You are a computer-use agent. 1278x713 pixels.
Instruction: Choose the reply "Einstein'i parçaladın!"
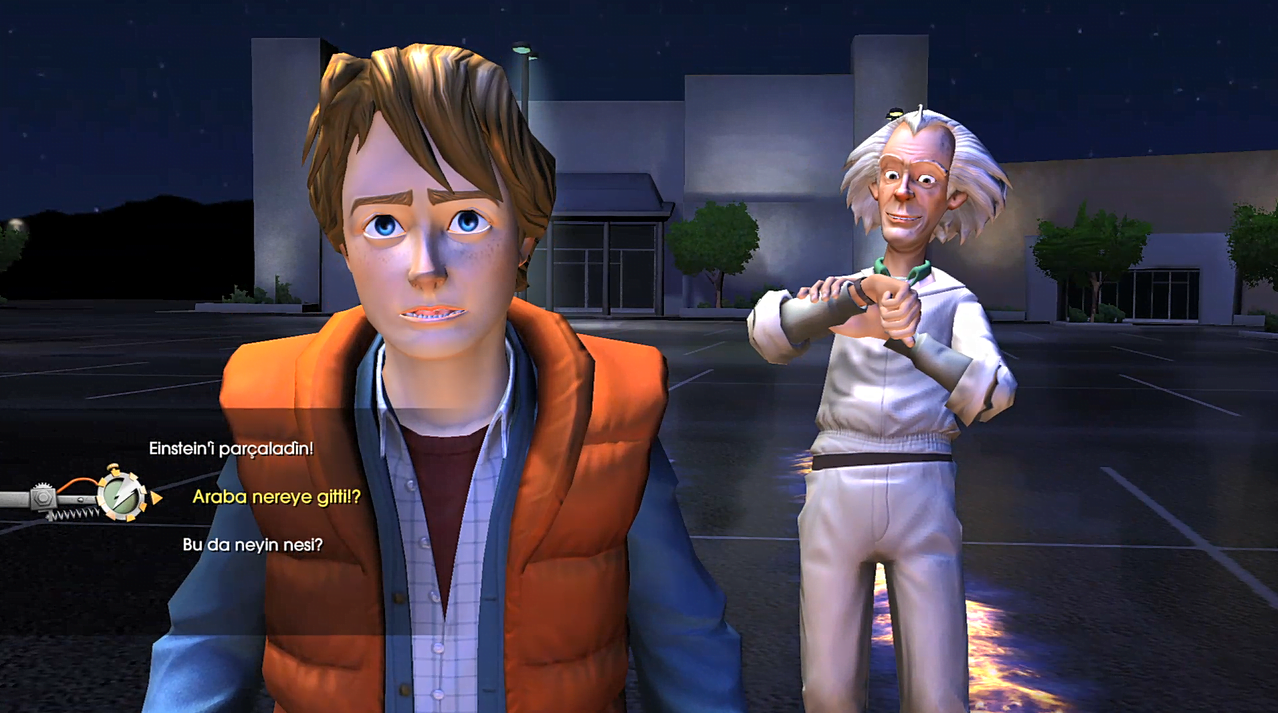click(x=231, y=448)
